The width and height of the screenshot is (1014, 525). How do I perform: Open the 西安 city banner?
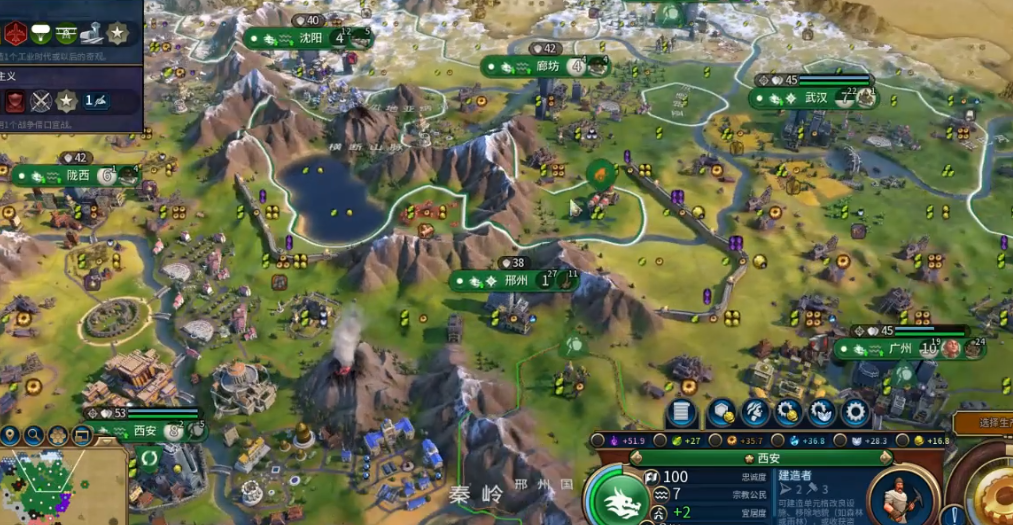click(x=146, y=433)
